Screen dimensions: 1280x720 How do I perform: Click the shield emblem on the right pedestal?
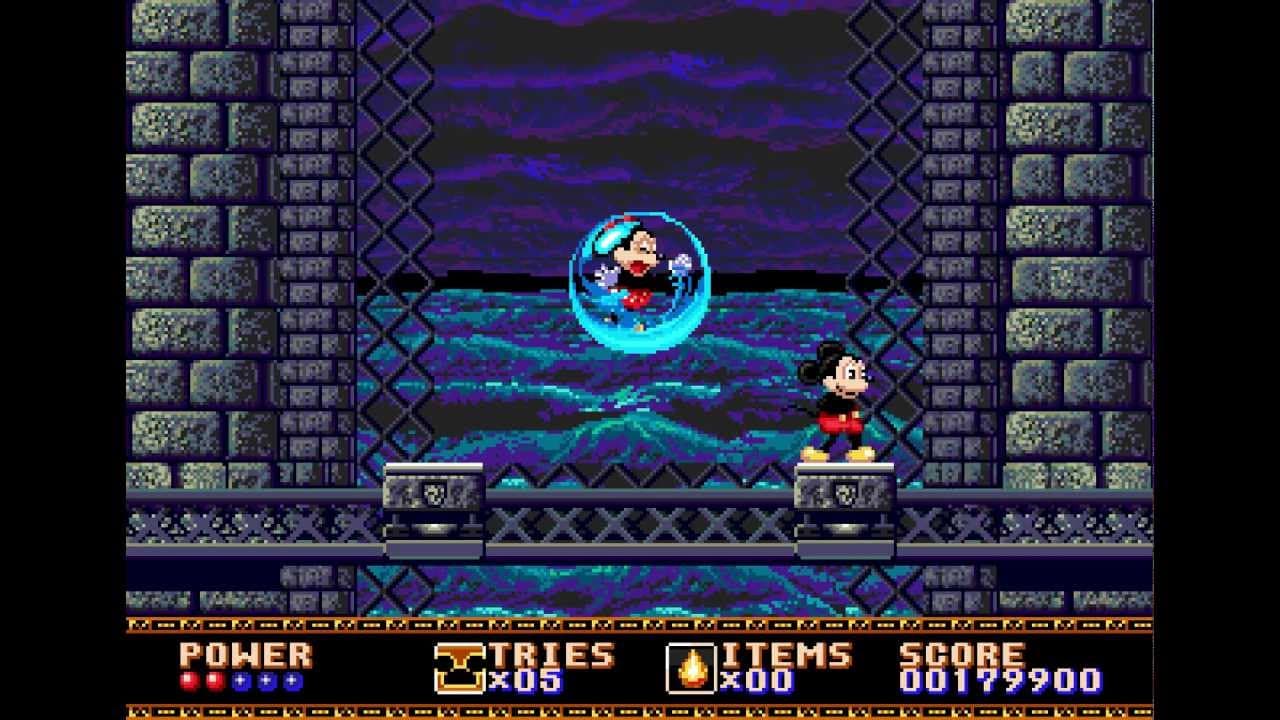click(848, 495)
